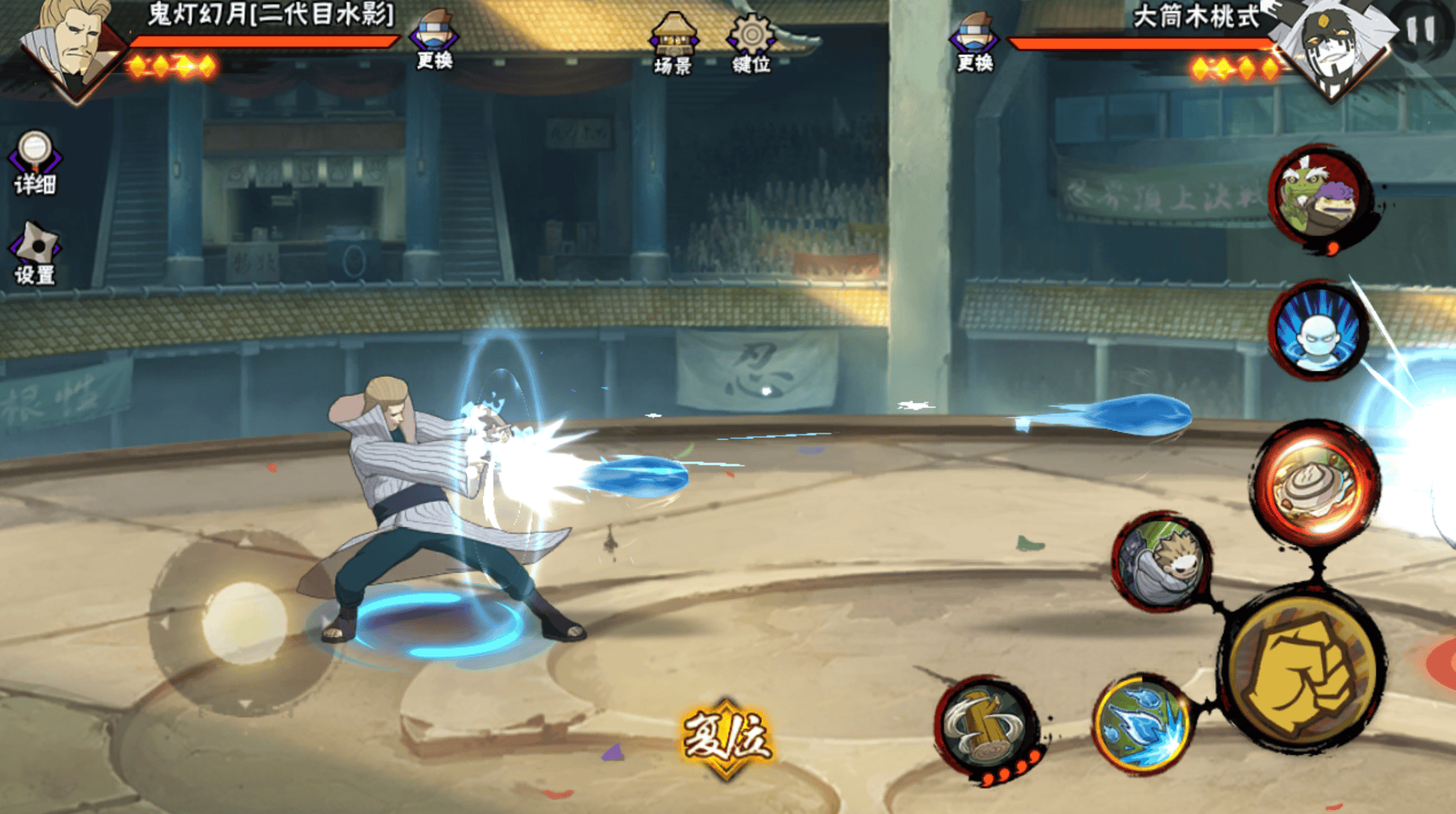1456x814 pixels.
Task: Click 更换 to swap the opponent ninja
Action: [x=974, y=43]
